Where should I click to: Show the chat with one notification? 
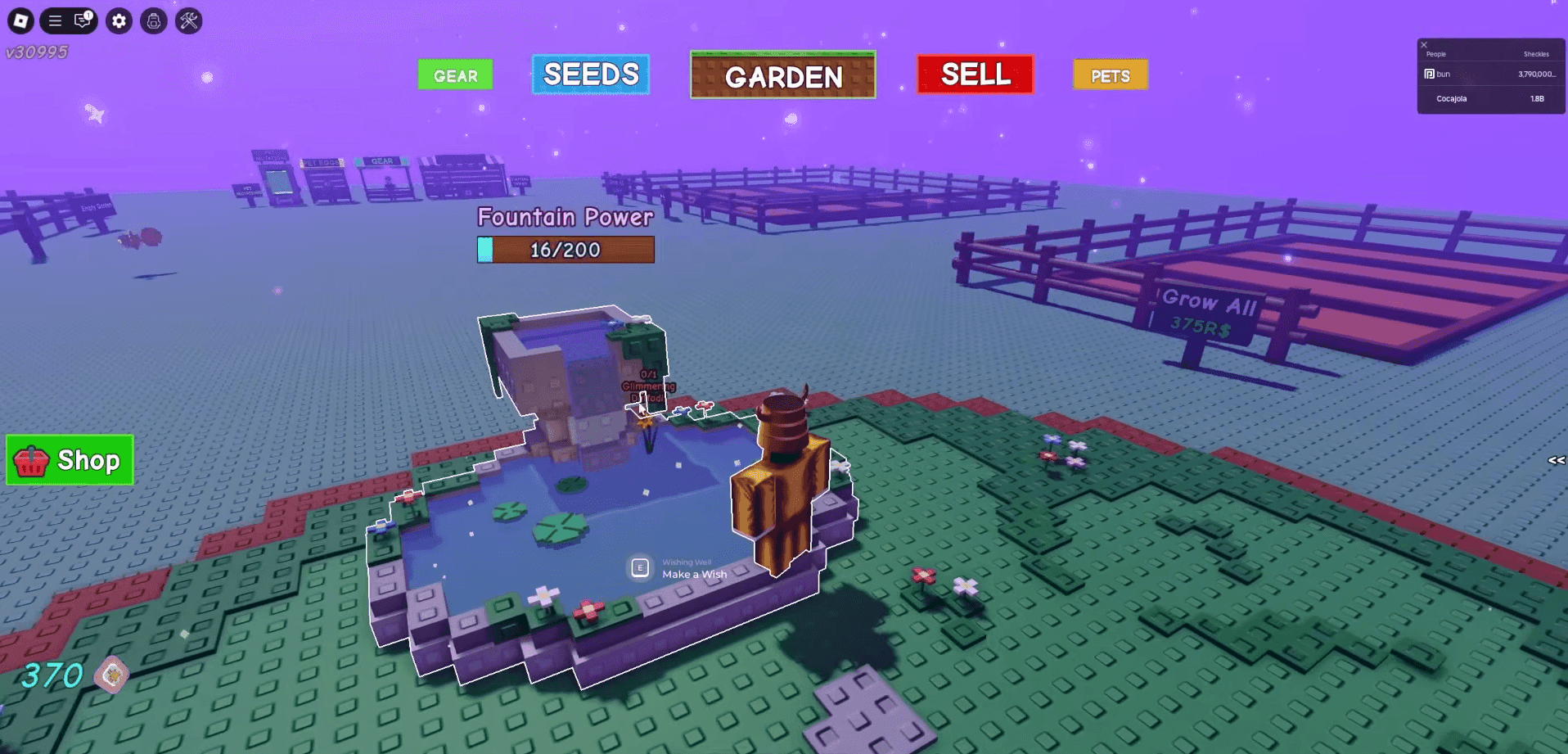point(83,20)
